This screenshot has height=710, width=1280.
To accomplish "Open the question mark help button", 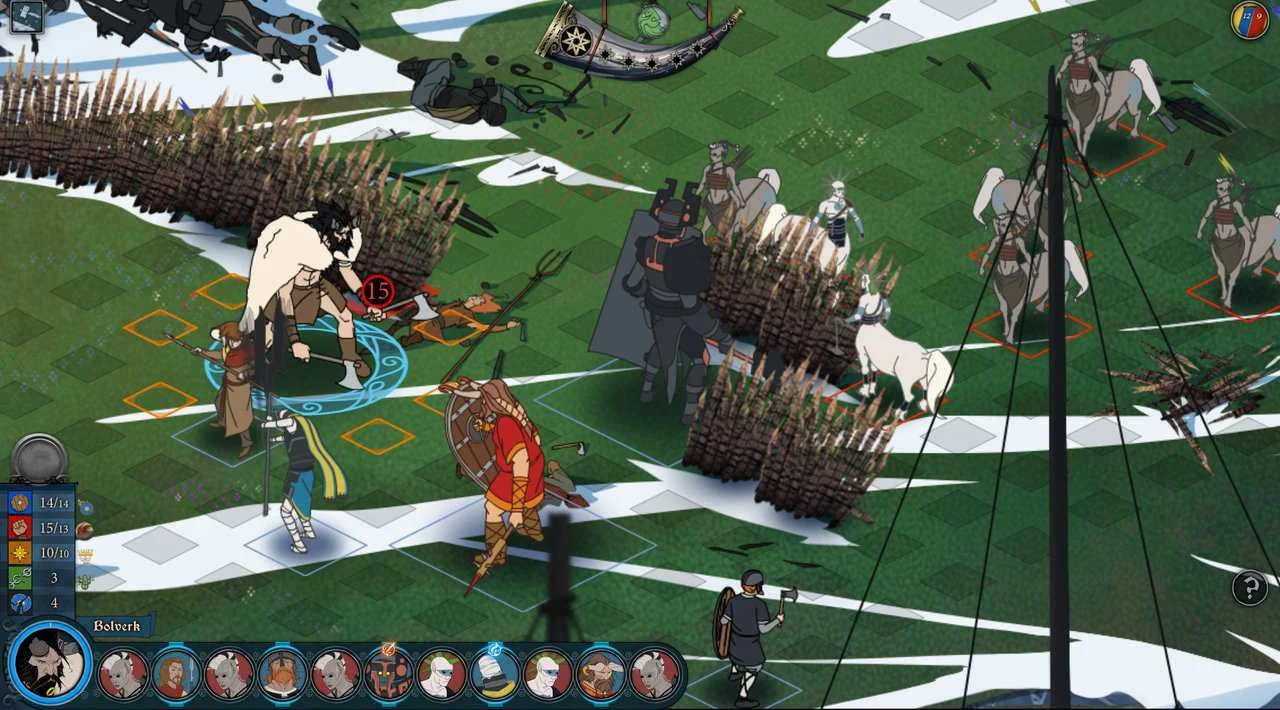I will [1250, 588].
